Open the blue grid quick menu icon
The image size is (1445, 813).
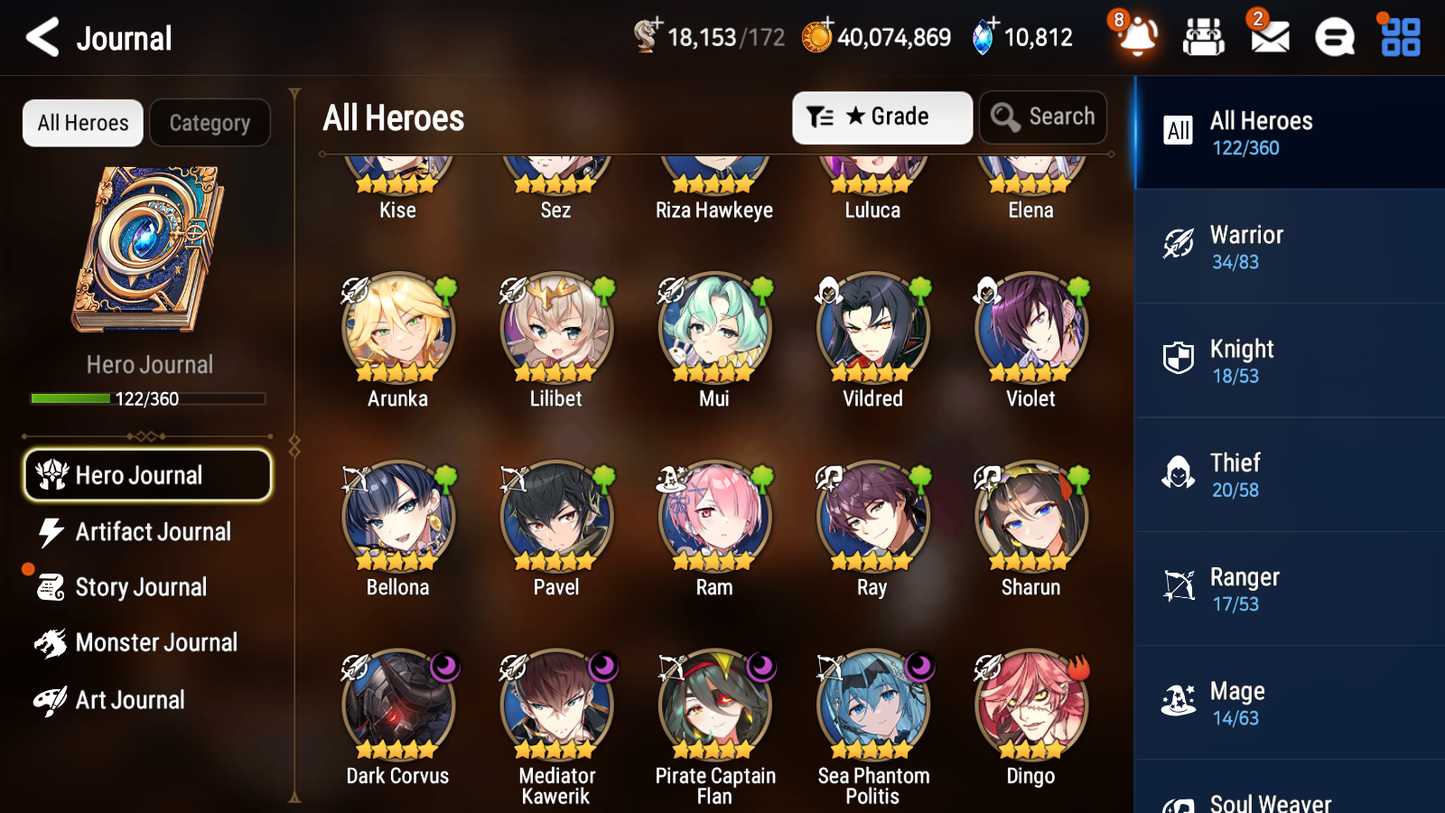pyautogui.click(x=1398, y=37)
